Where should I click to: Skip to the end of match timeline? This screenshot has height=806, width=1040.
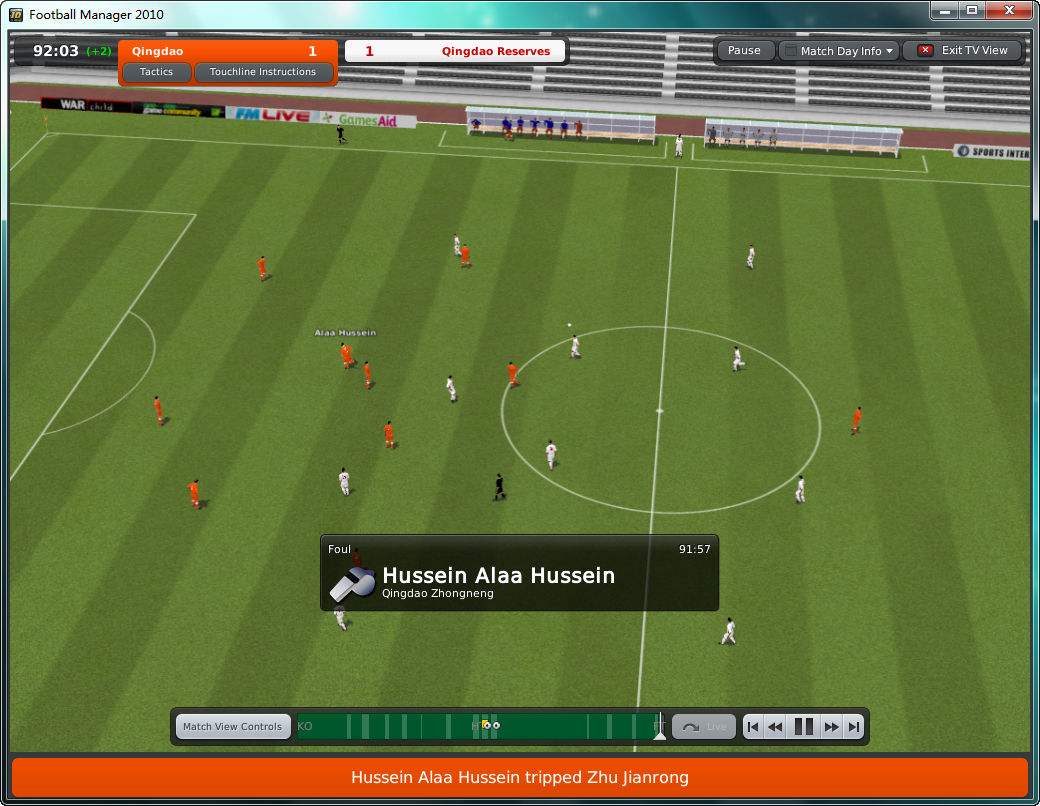click(853, 727)
